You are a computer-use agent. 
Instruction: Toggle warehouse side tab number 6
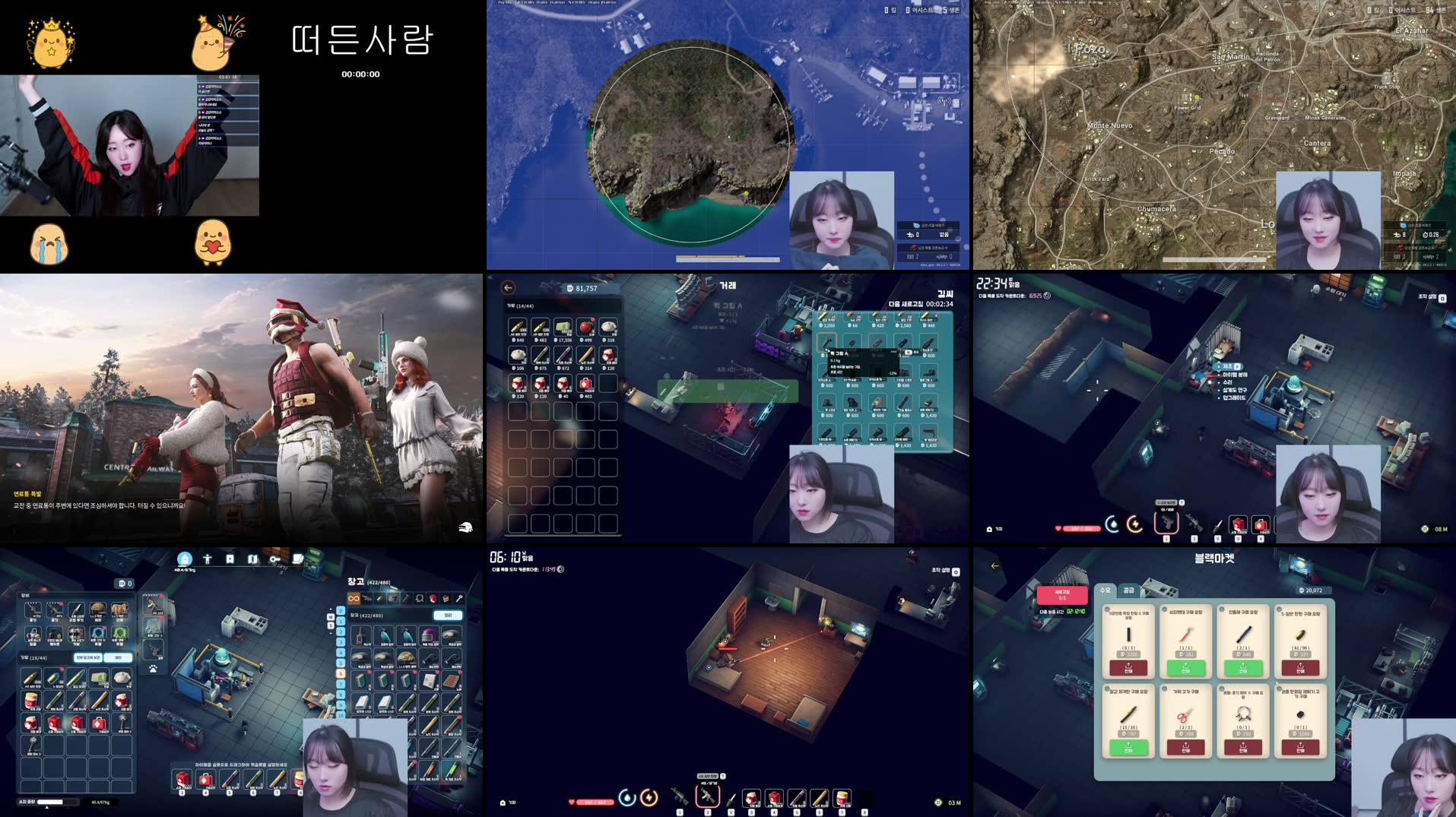pyautogui.click(x=341, y=673)
